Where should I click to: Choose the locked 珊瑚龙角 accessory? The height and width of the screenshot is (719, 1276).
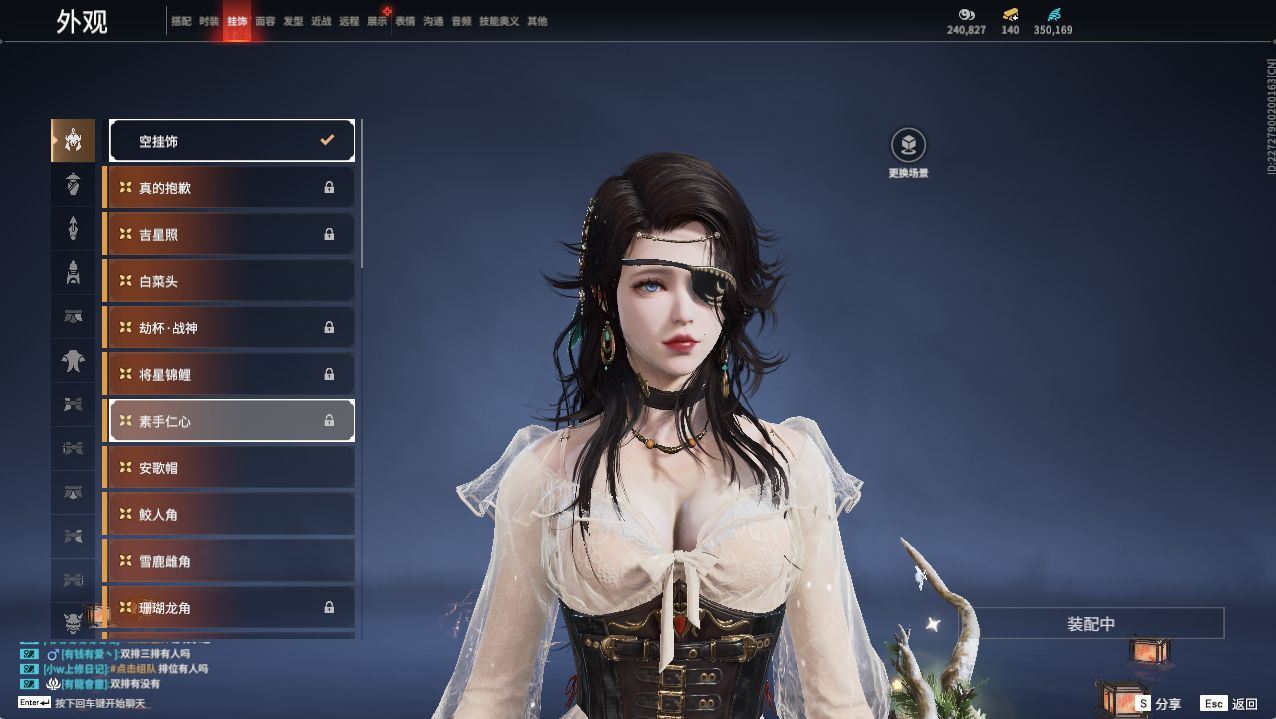[230, 608]
